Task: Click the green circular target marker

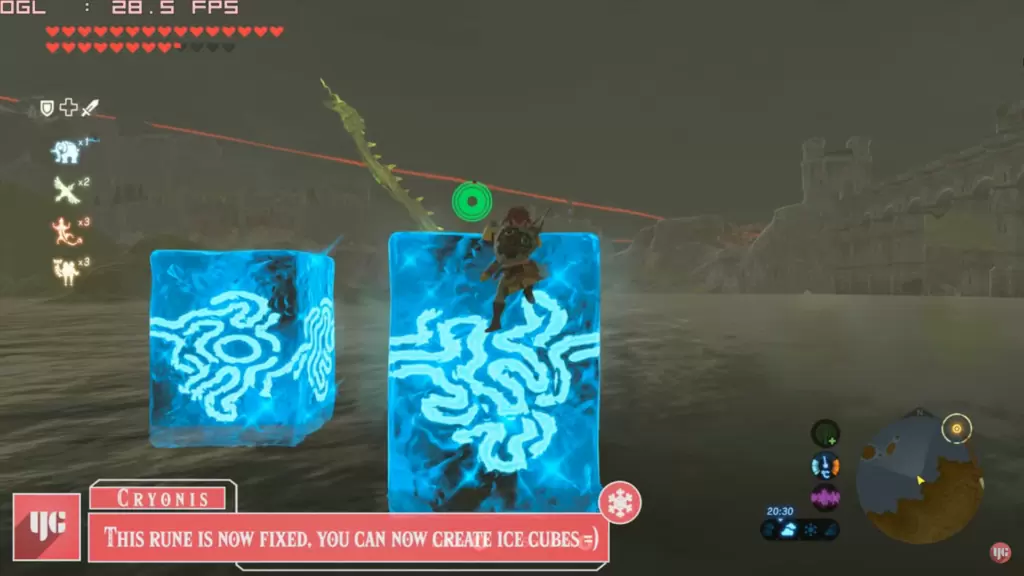Action: coord(471,201)
